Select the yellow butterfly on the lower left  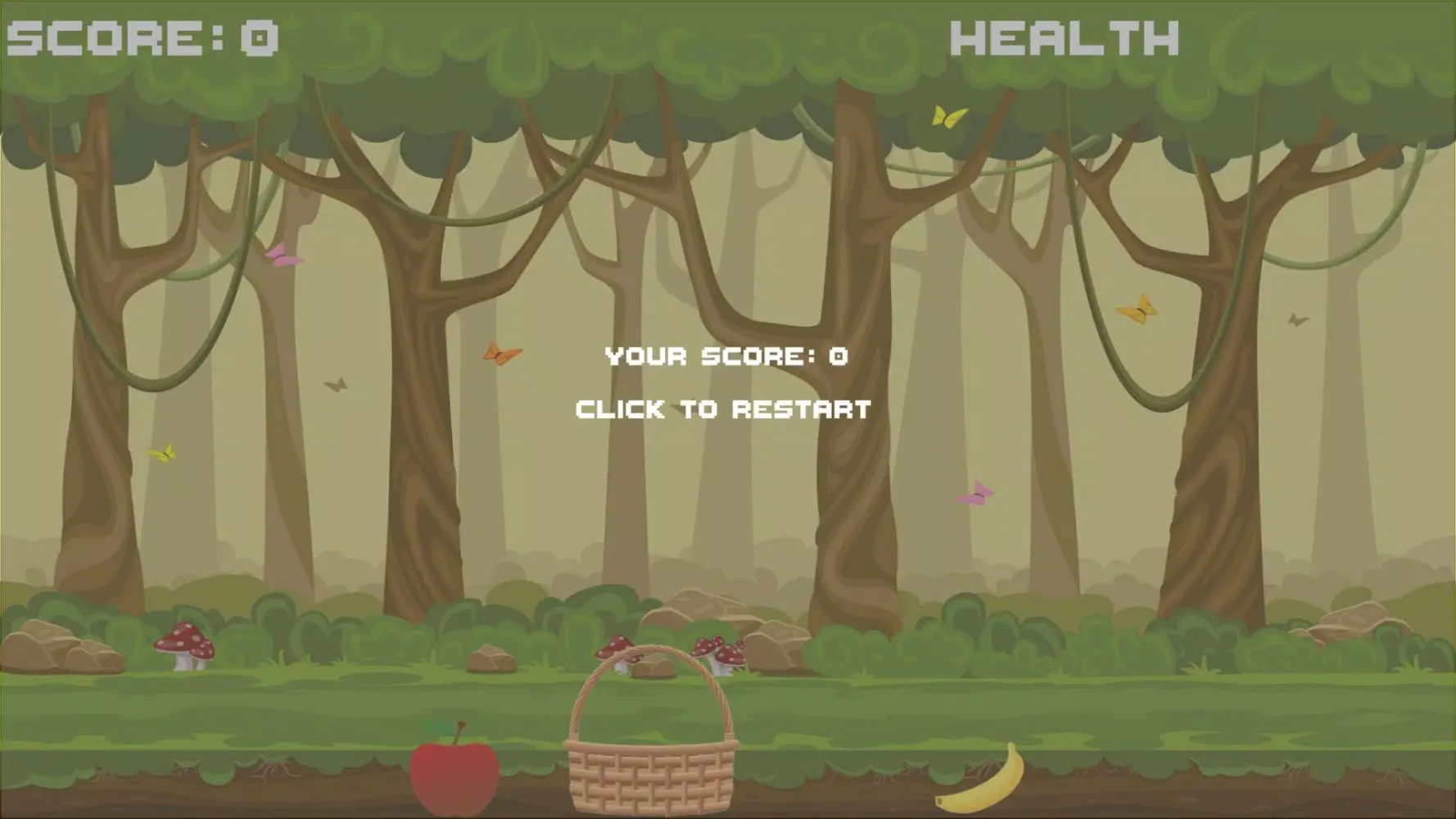tap(163, 452)
